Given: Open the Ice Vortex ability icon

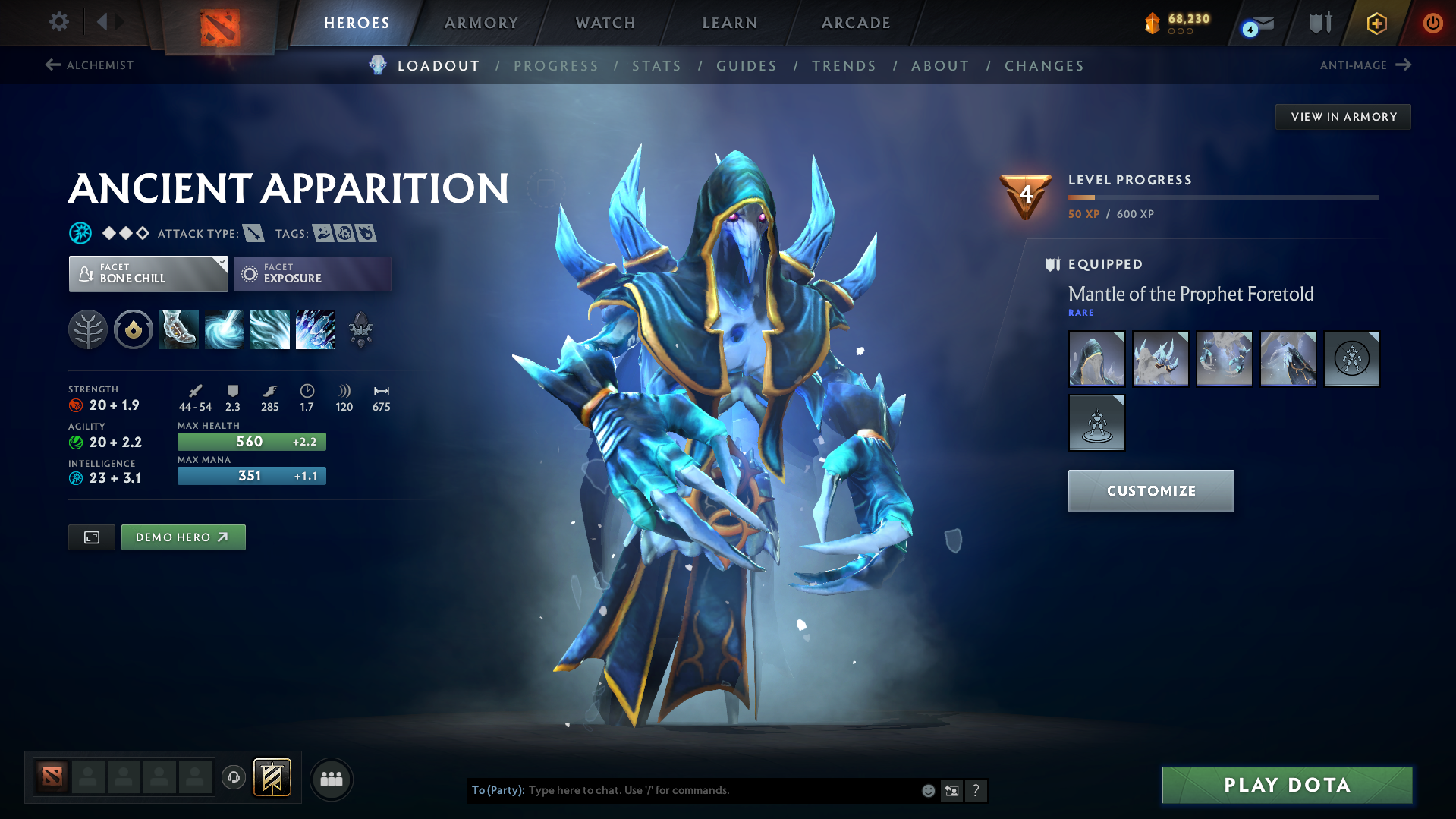Looking at the screenshot, I should pos(225,329).
